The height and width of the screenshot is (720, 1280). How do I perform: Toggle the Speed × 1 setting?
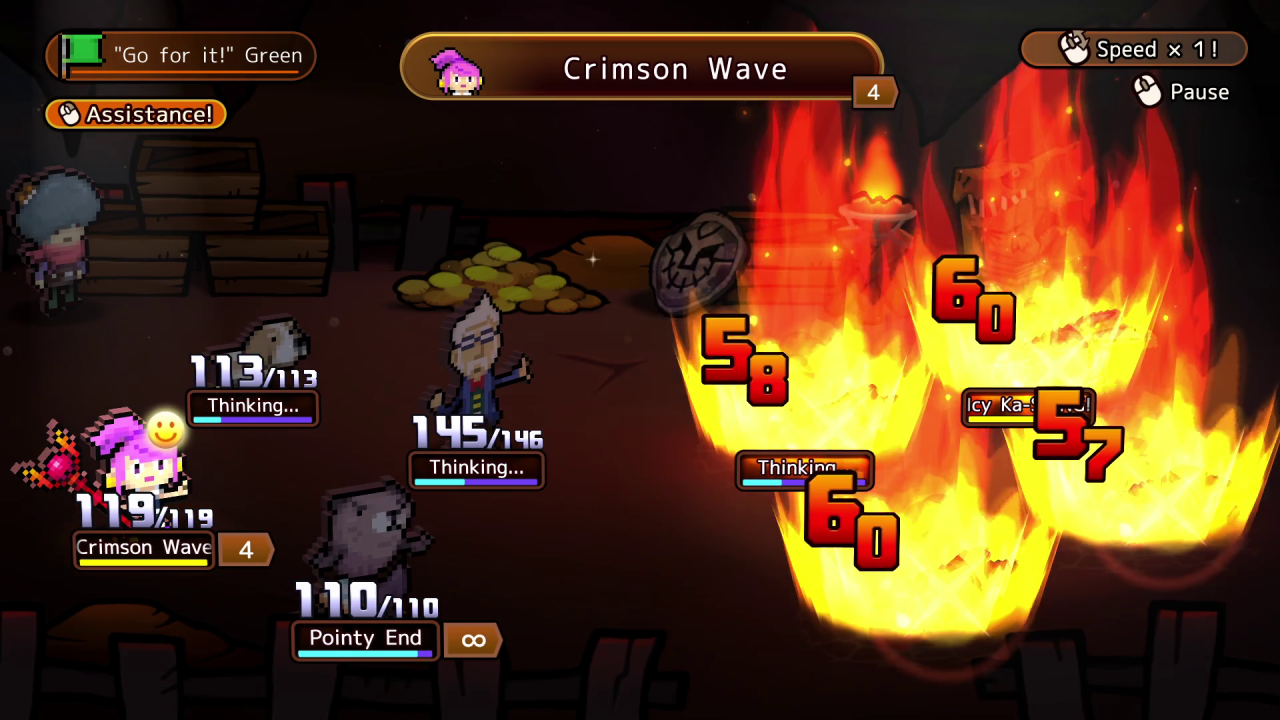[1134, 49]
